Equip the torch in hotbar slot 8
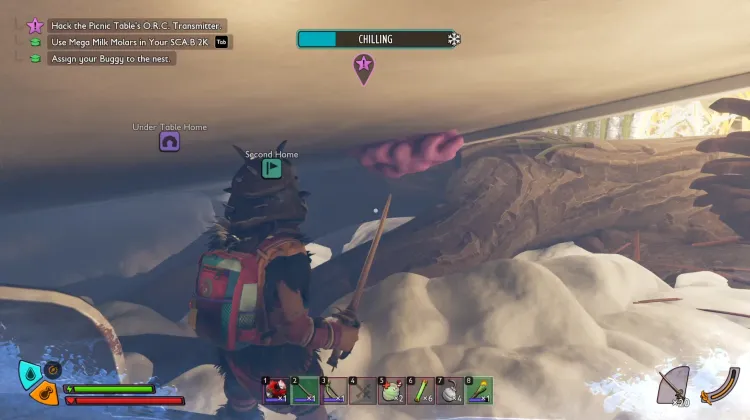 tap(477, 390)
